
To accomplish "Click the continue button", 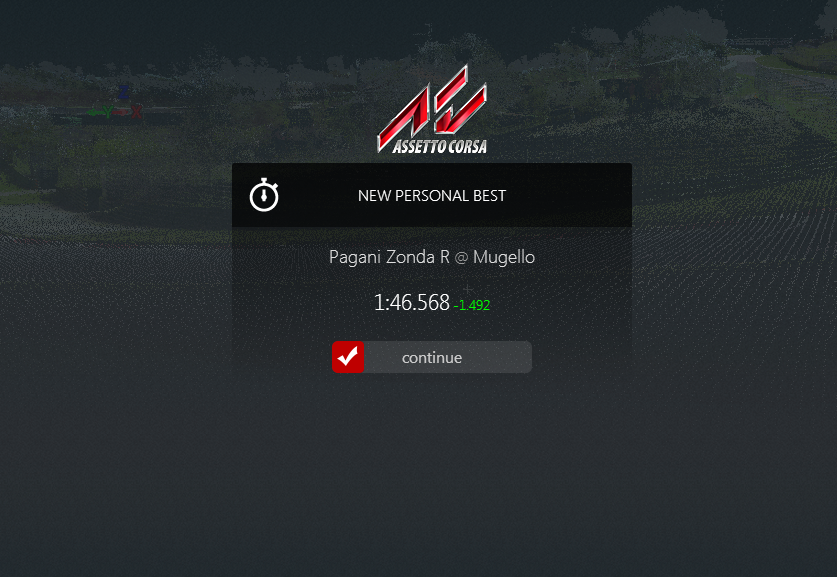I will (x=432, y=357).
